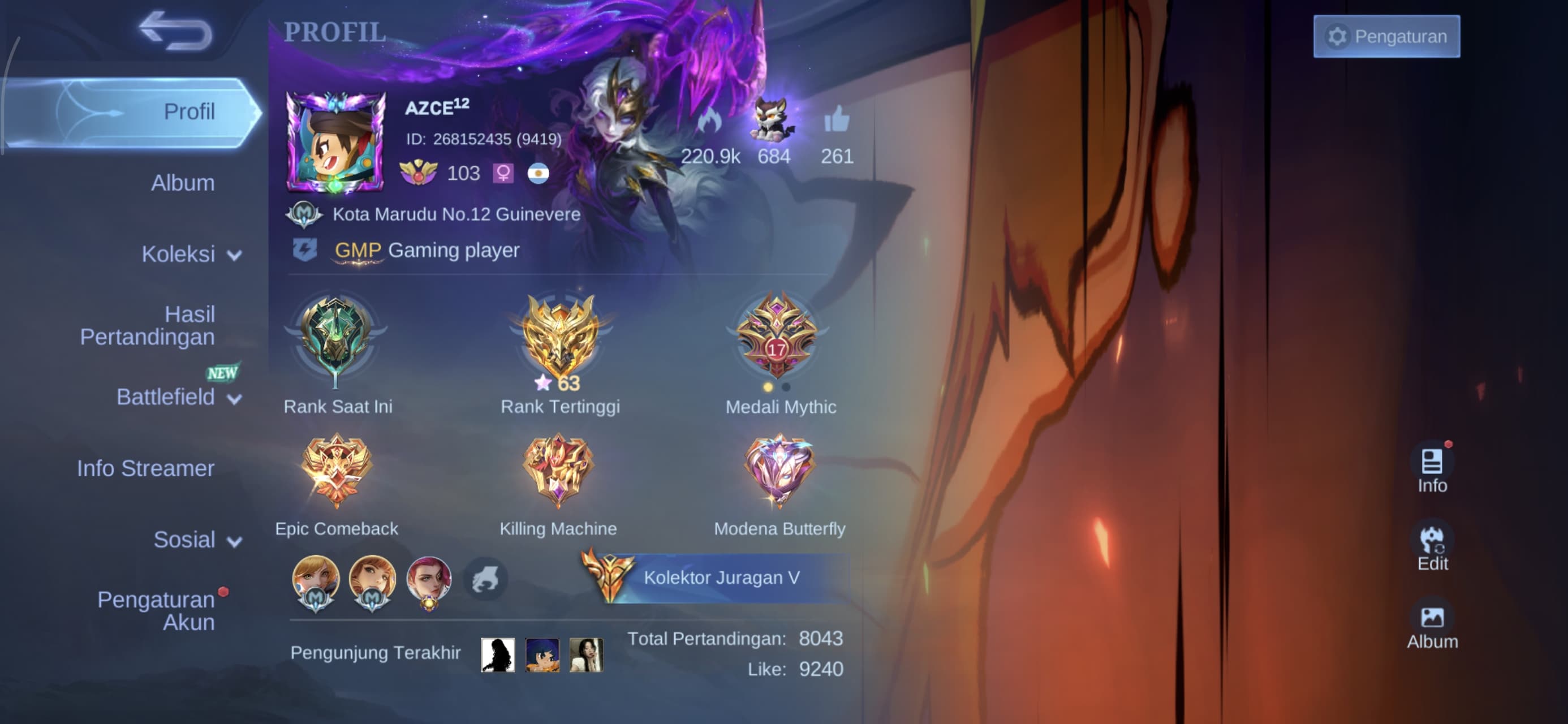Open the Medali Mythic medal
This screenshot has height=724, width=1568.
(x=777, y=338)
